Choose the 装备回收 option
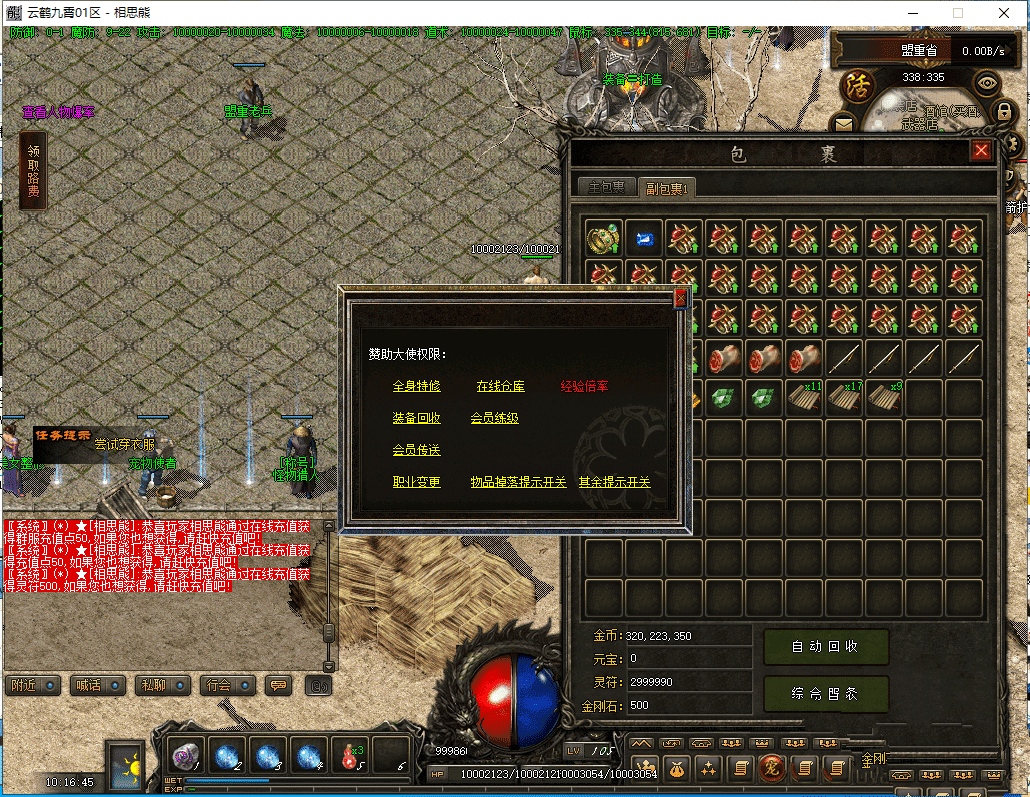The width and height of the screenshot is (1030, 797). pyautogui.click(x=416, y=418)
